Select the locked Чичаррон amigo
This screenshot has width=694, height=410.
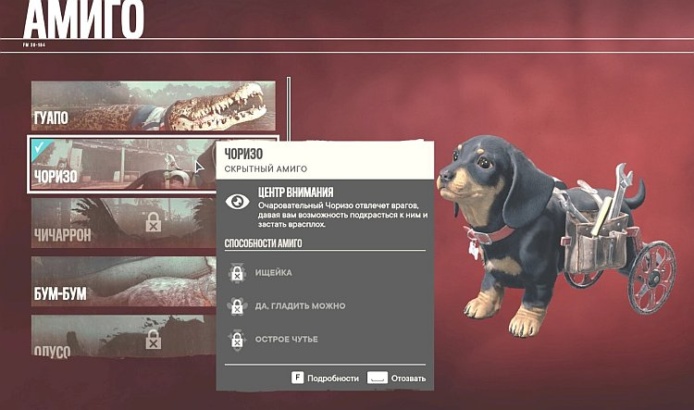coord(152,222)
